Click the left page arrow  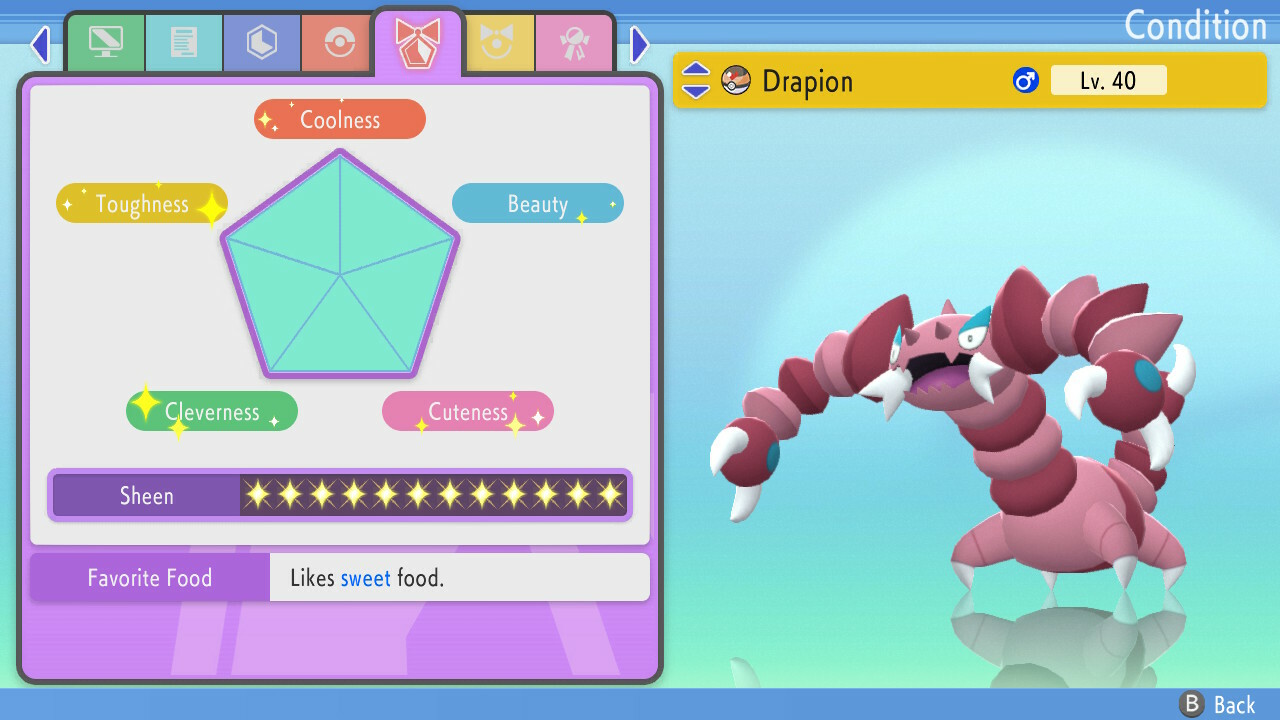pos(39,44)
